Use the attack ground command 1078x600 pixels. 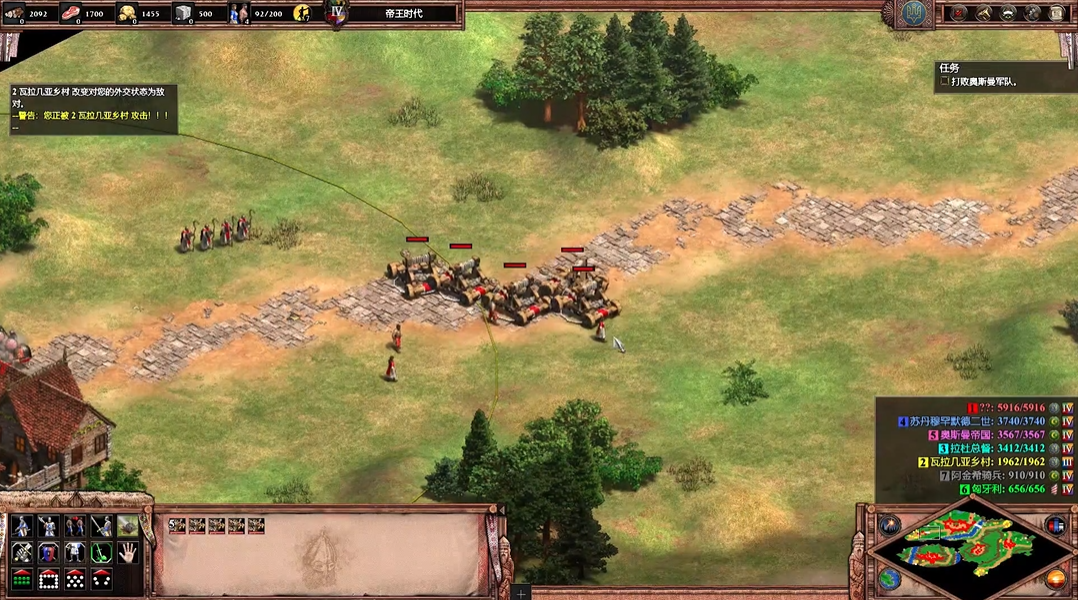(x=127, y=526)
